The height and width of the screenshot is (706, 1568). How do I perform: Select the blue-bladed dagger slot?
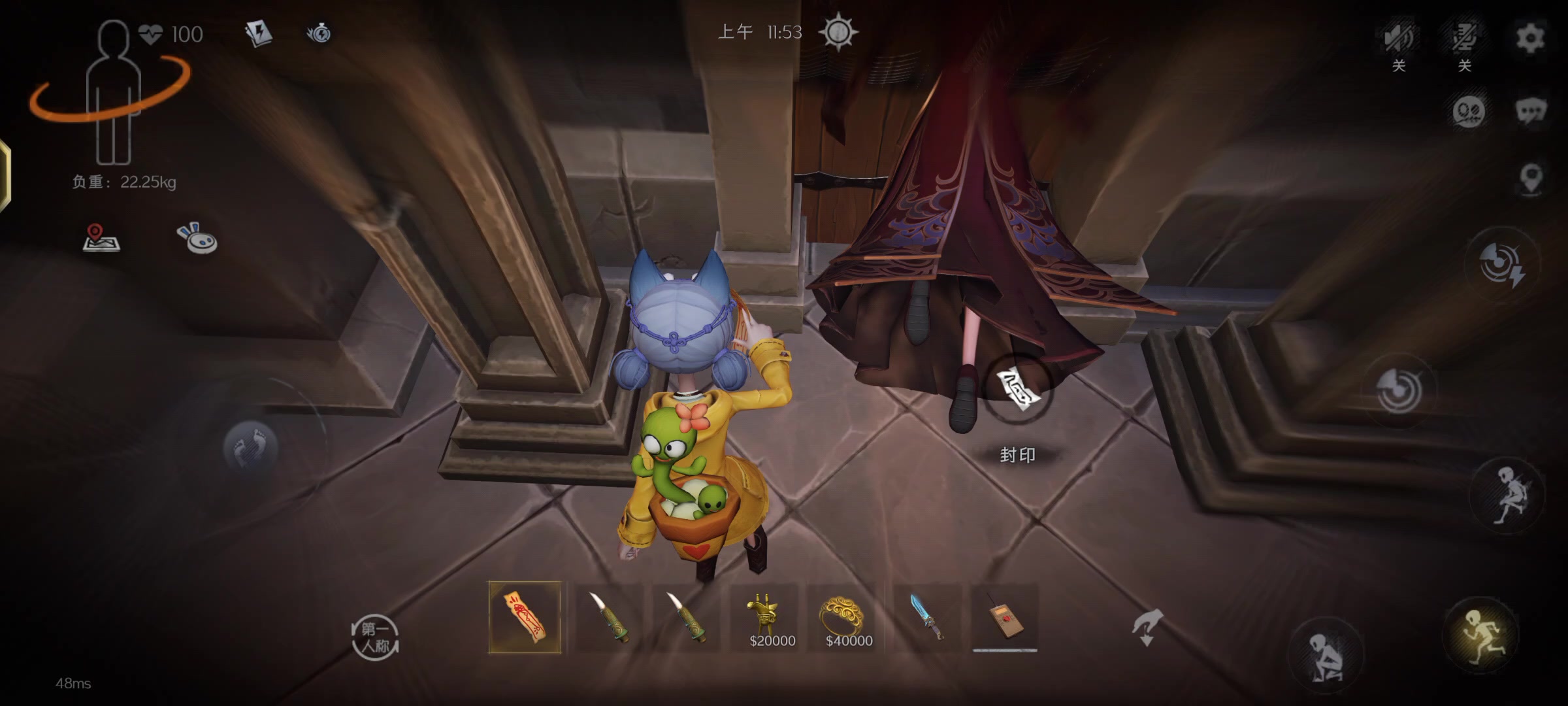click(x=926, y=618)
